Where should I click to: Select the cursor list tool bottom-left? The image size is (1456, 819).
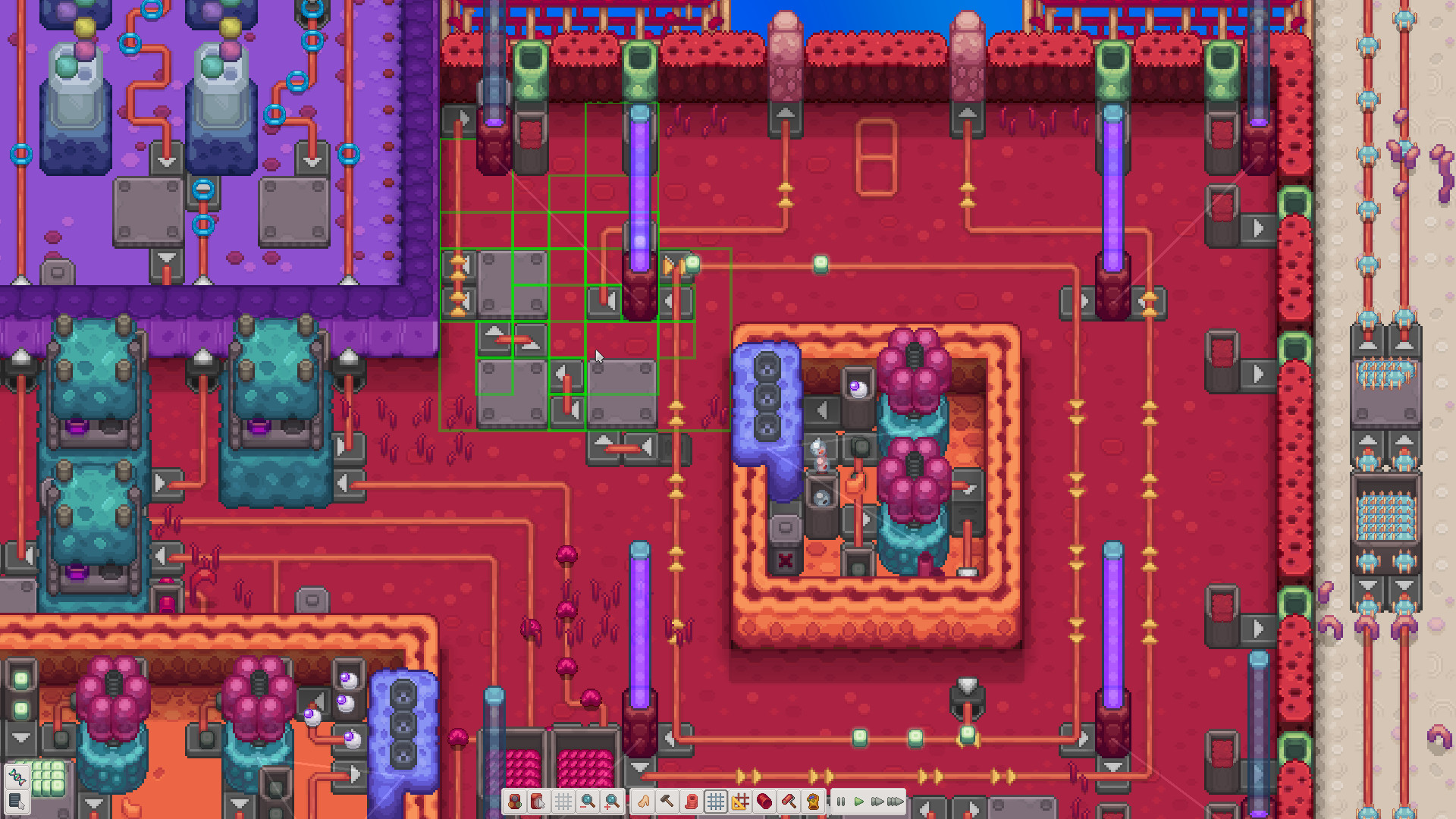16,802
